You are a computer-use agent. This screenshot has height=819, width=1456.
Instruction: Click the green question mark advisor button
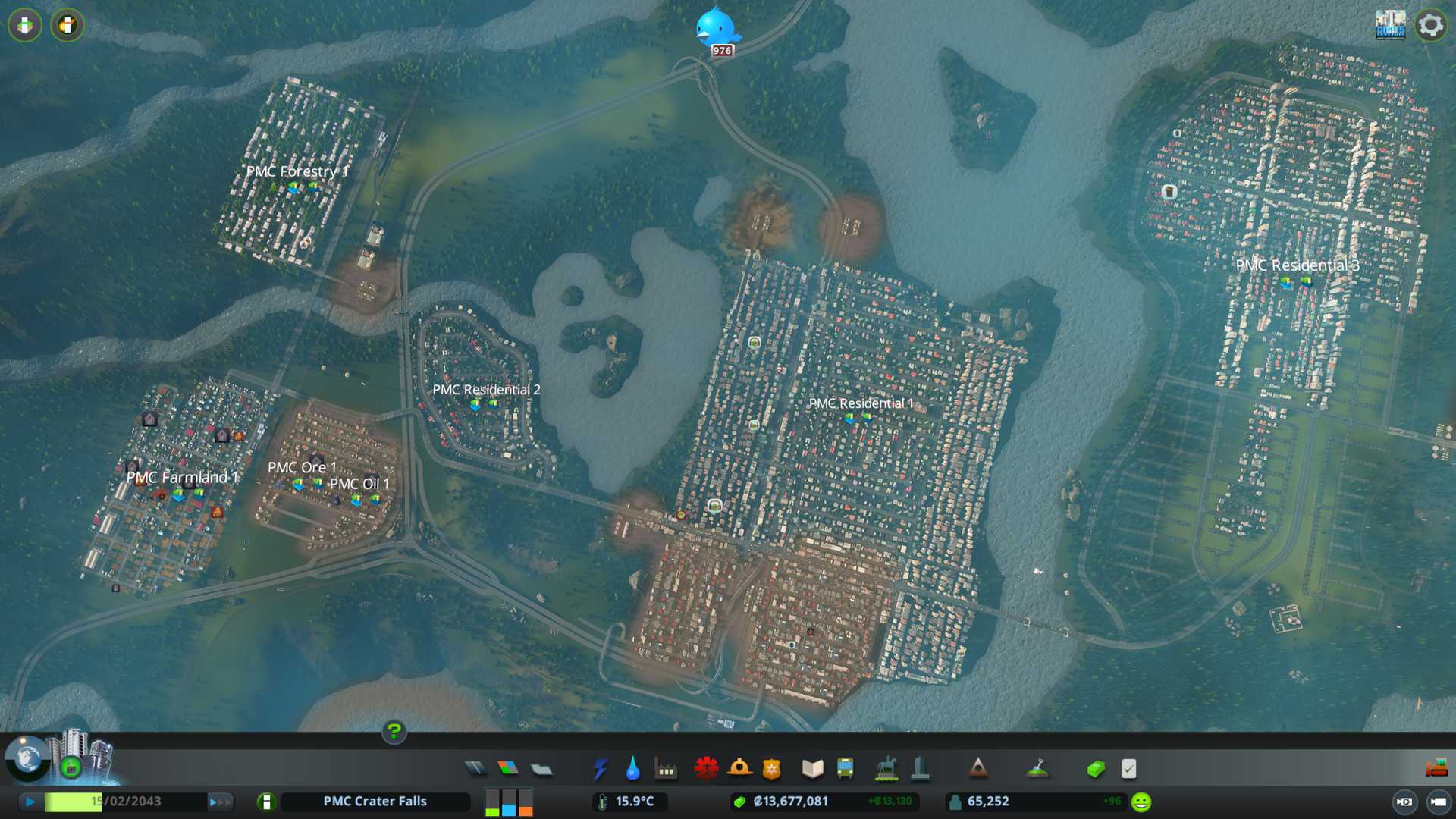tap(394, 731)
